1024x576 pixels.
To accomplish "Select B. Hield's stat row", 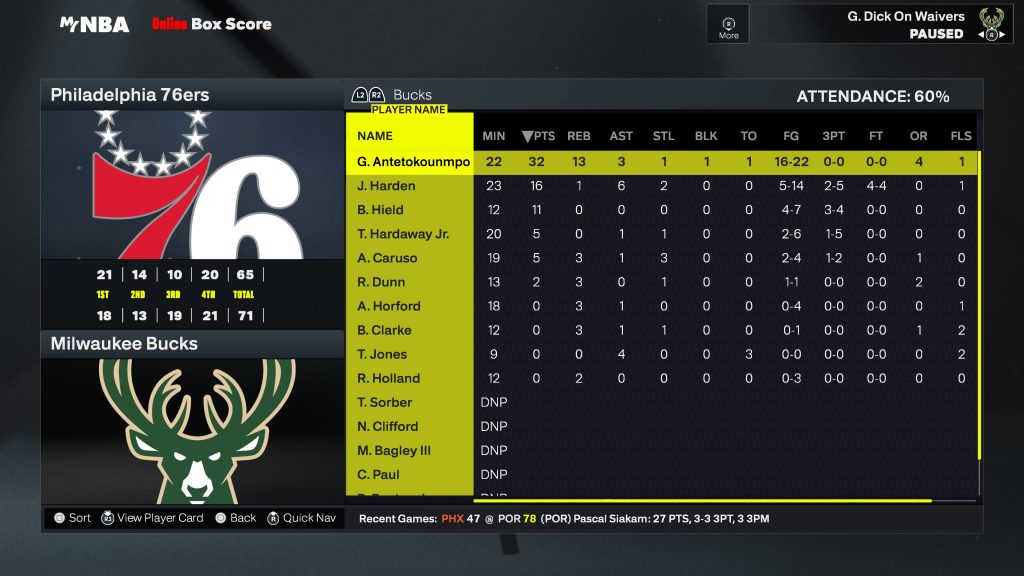I will (380, 210).
